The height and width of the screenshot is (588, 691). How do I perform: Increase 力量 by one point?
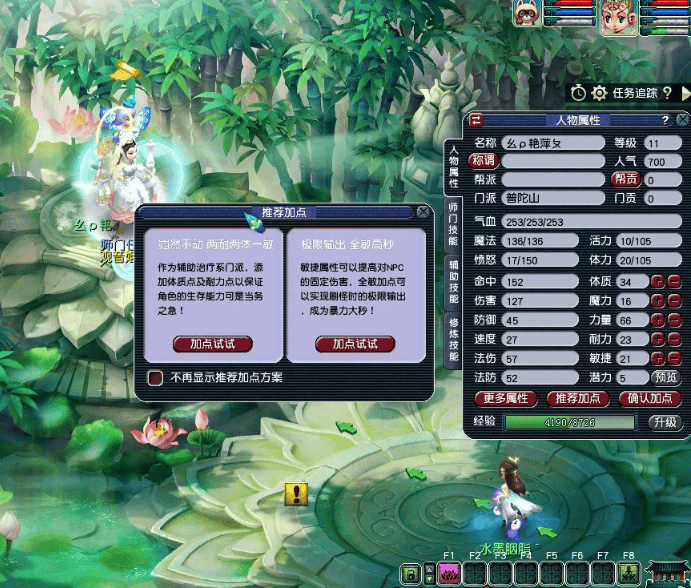[x=658, y=321]
